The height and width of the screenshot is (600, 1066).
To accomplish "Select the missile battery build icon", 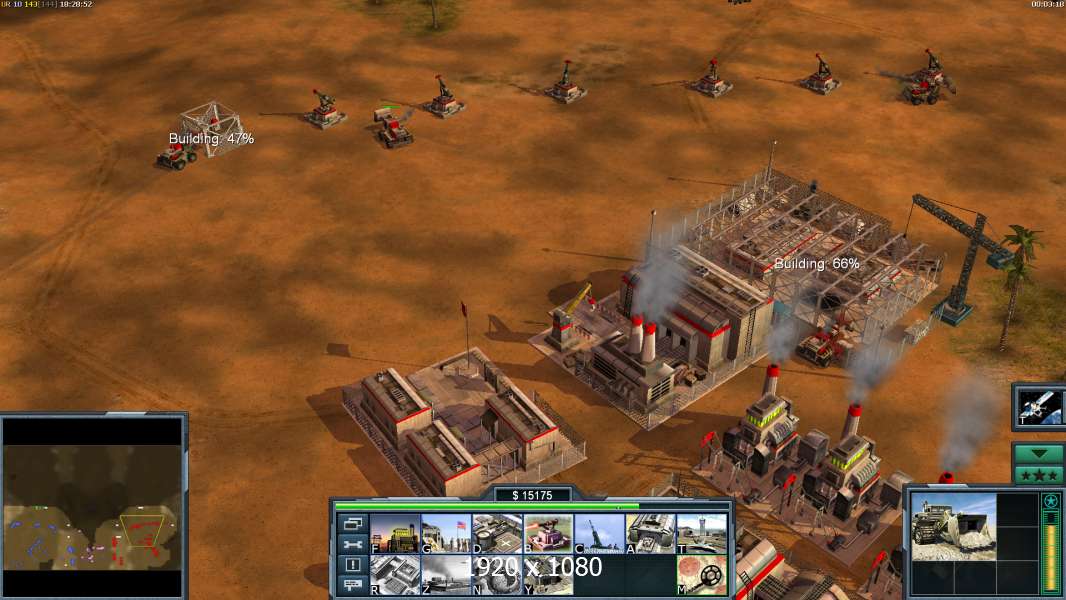I will click(600, 534).
